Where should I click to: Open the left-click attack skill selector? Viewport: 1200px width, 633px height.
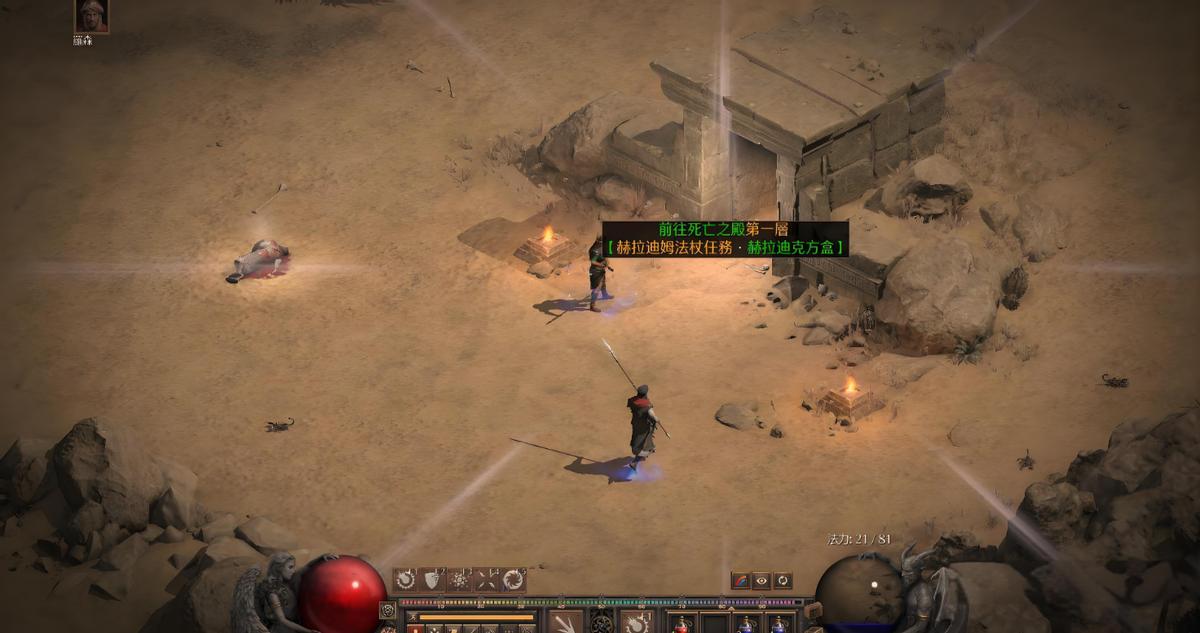[x=566, y=622]
